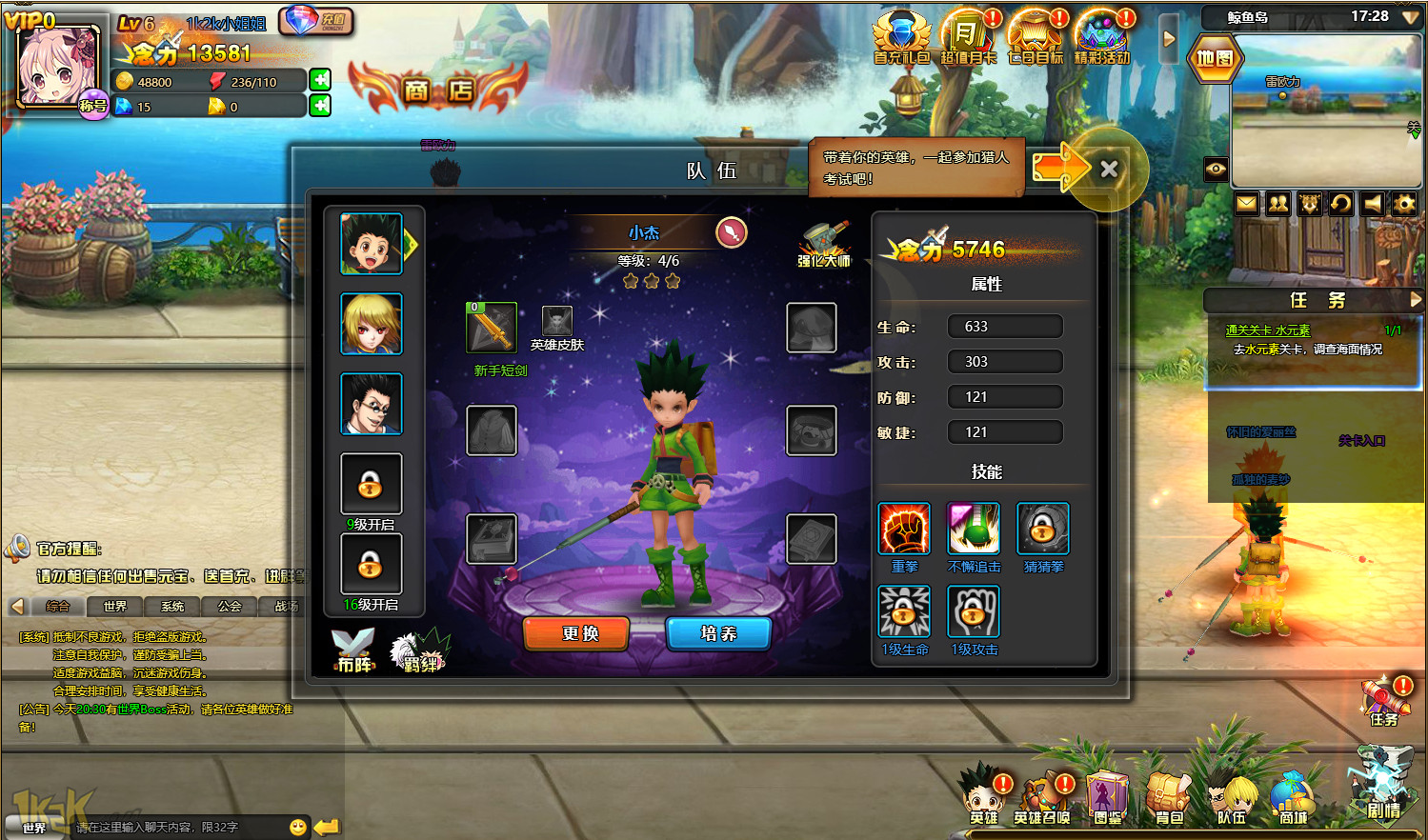View the 不懈追击 skill icon
The width and height of the screenshot is (1428, 840).
click(973, 529)
